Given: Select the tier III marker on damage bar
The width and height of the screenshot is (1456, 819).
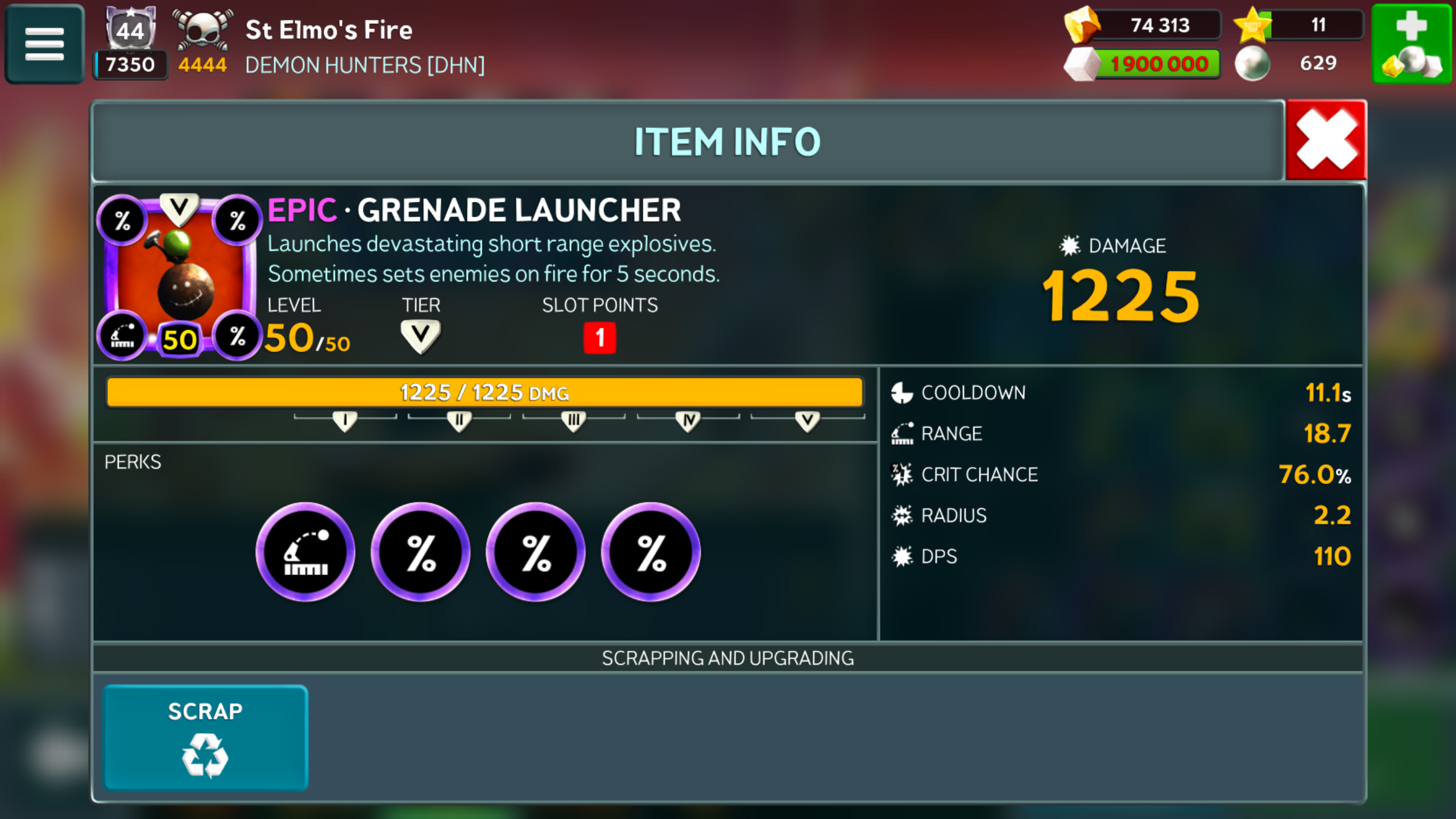Looking at the screenshot, I should click(x=573, y=421).
